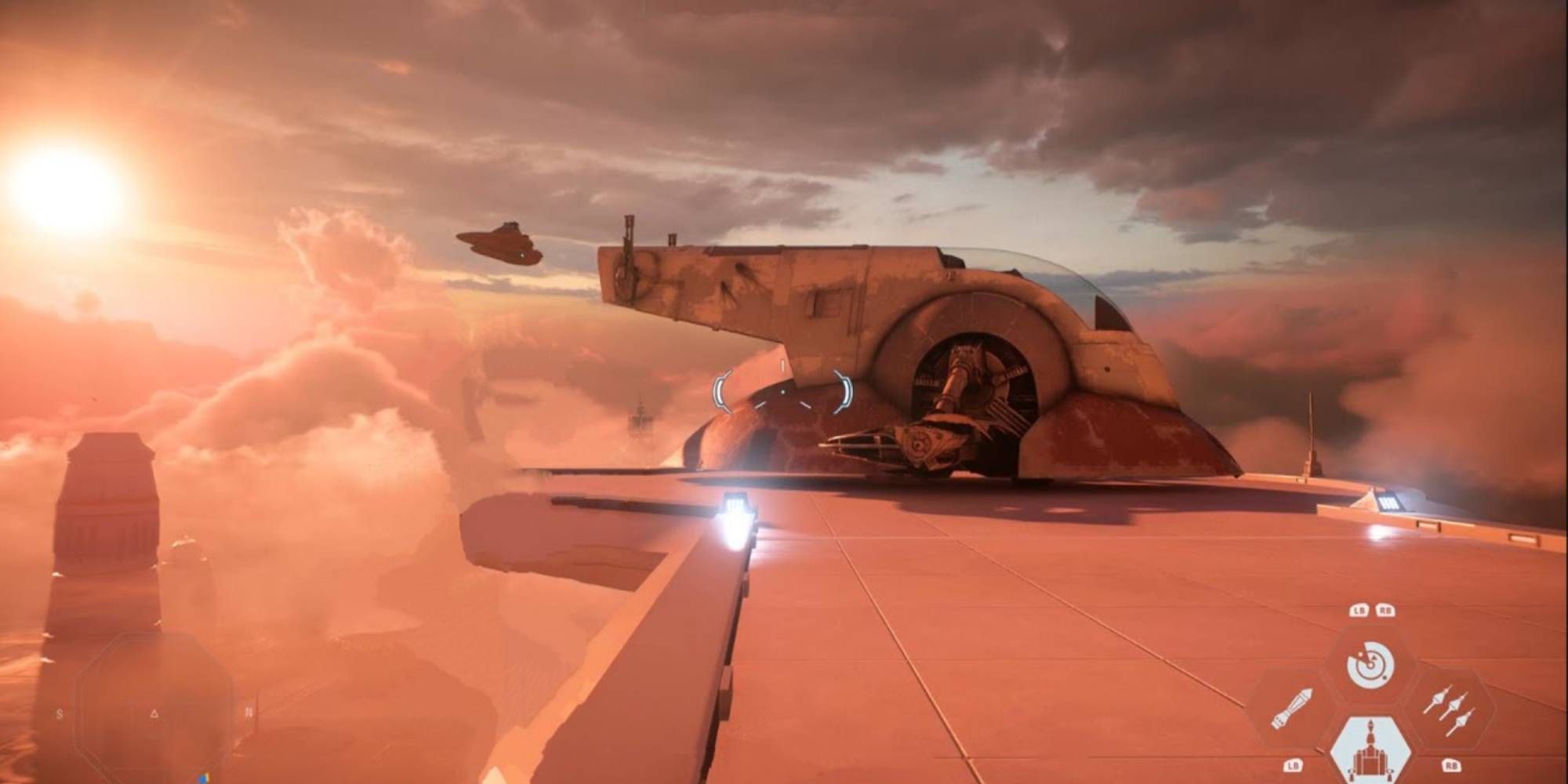Select the N compass marker on the minimap
The height and width of the screenshot is (784, 1568).
point(249,712)
